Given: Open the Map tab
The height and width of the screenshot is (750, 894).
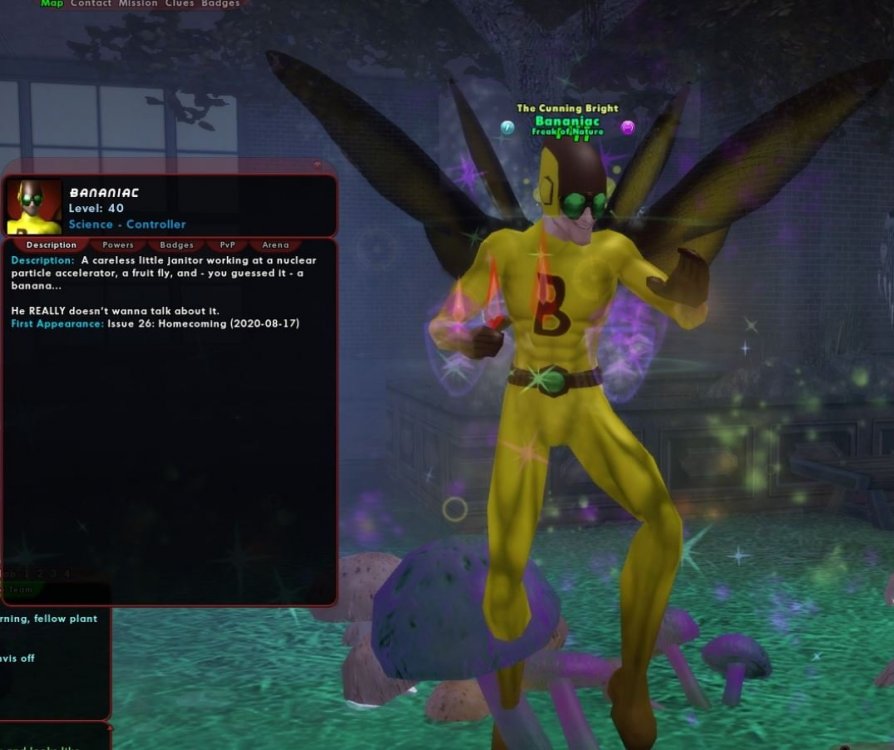Looking at the screenshot, I should pos(51,4).
